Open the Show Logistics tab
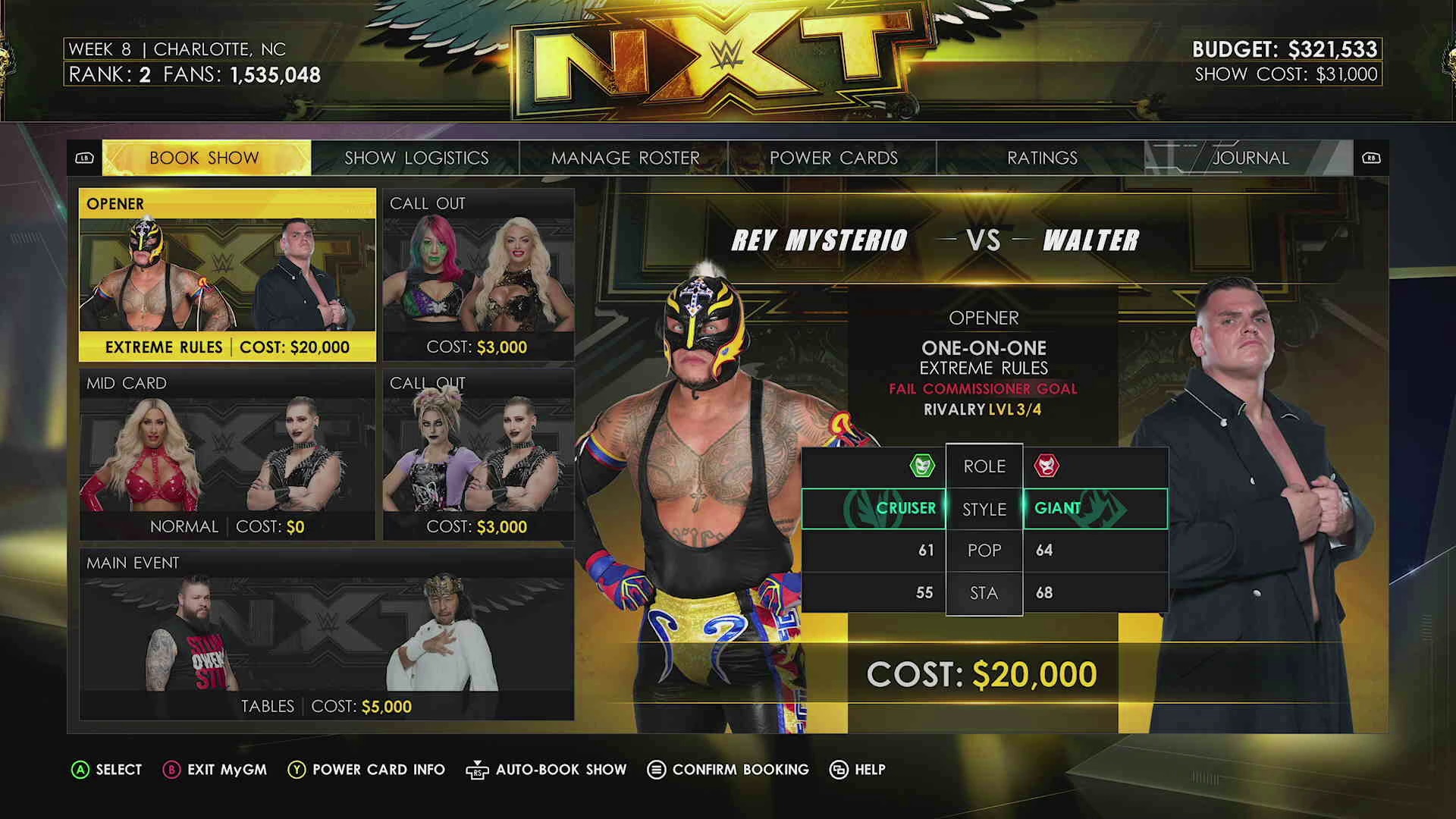The width and height of the screenshot is (1456, 819). point(416,158)
